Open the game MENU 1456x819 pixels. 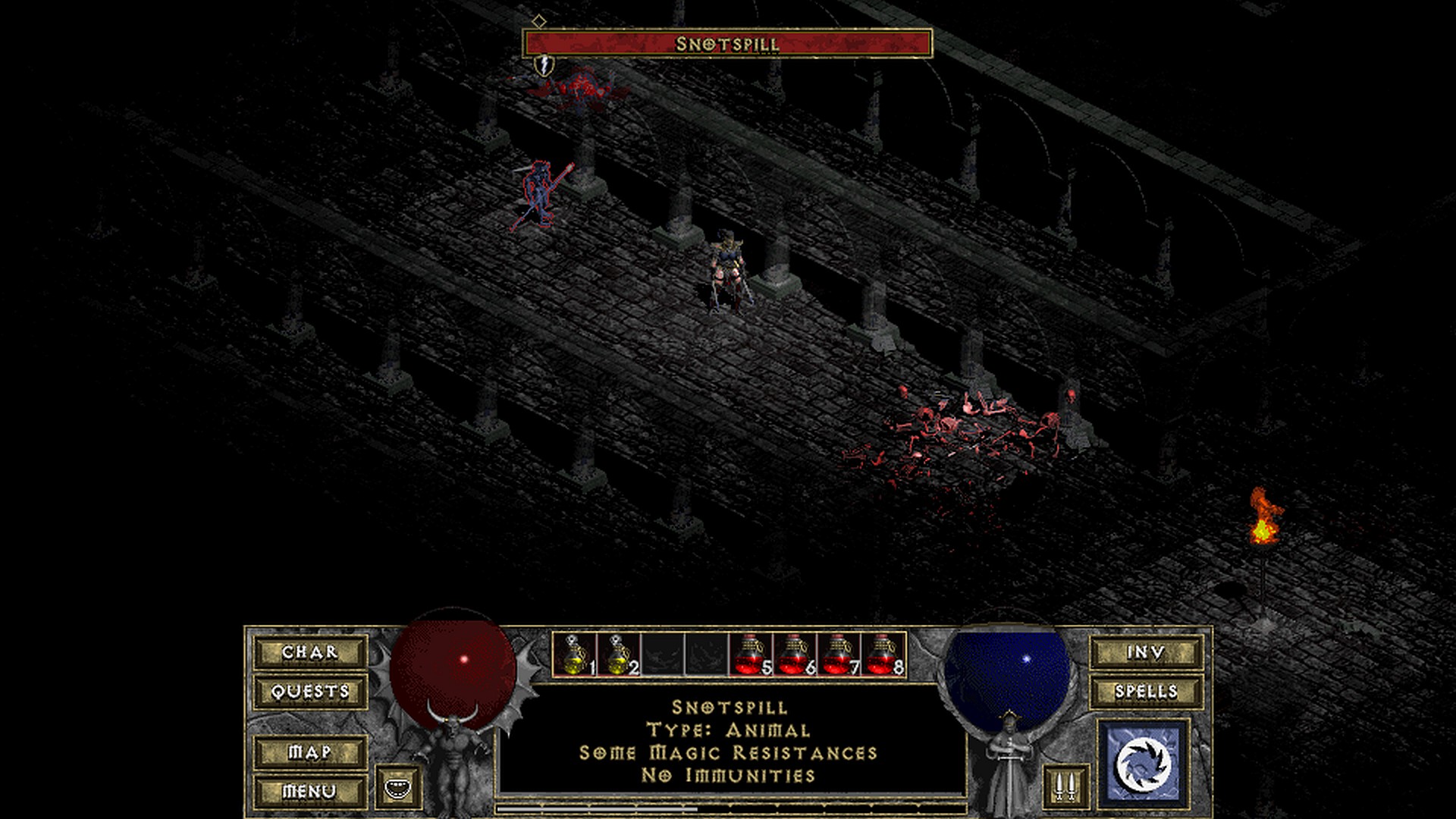(310, 792)
